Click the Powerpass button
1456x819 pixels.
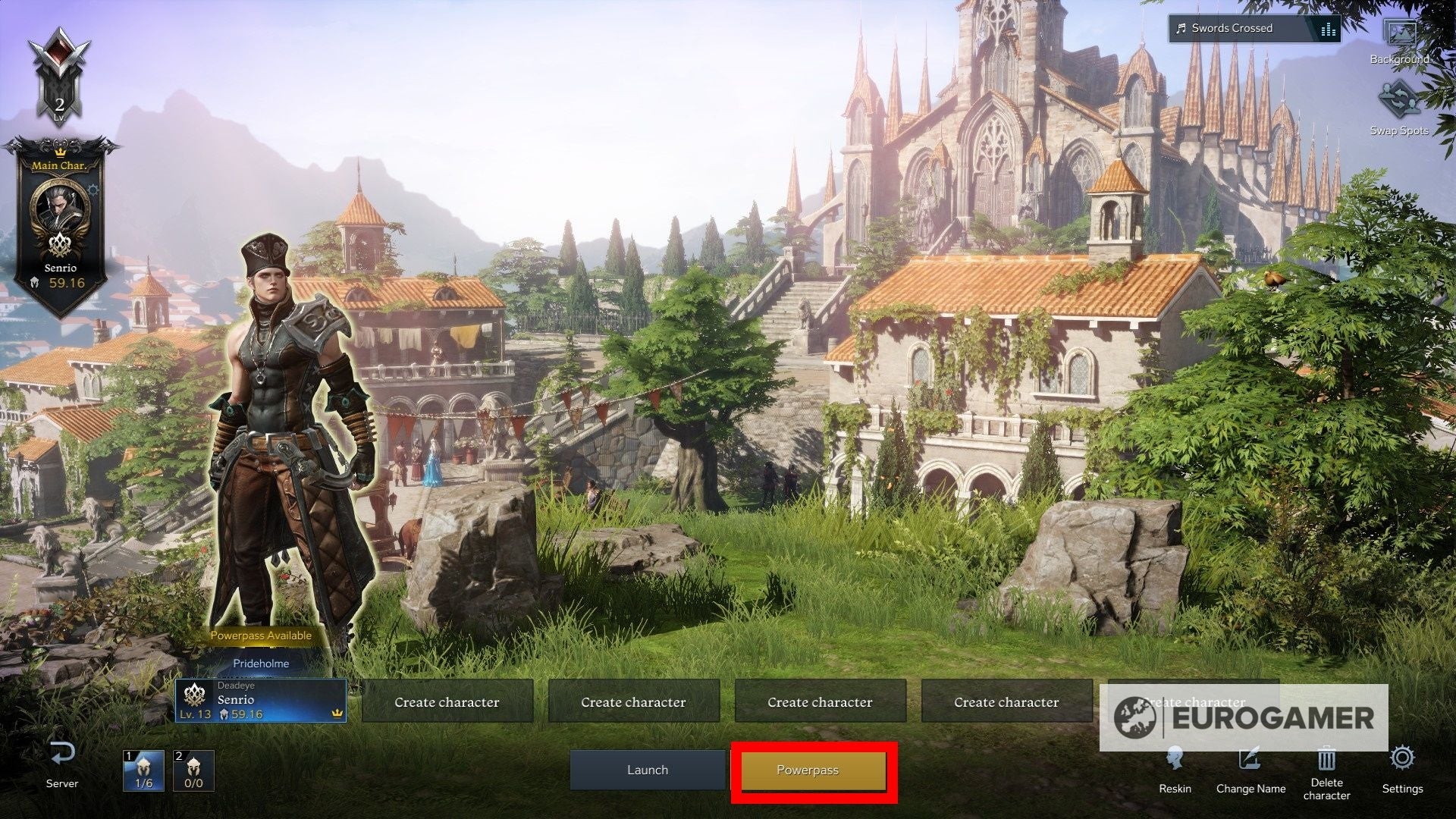(812, 769)
